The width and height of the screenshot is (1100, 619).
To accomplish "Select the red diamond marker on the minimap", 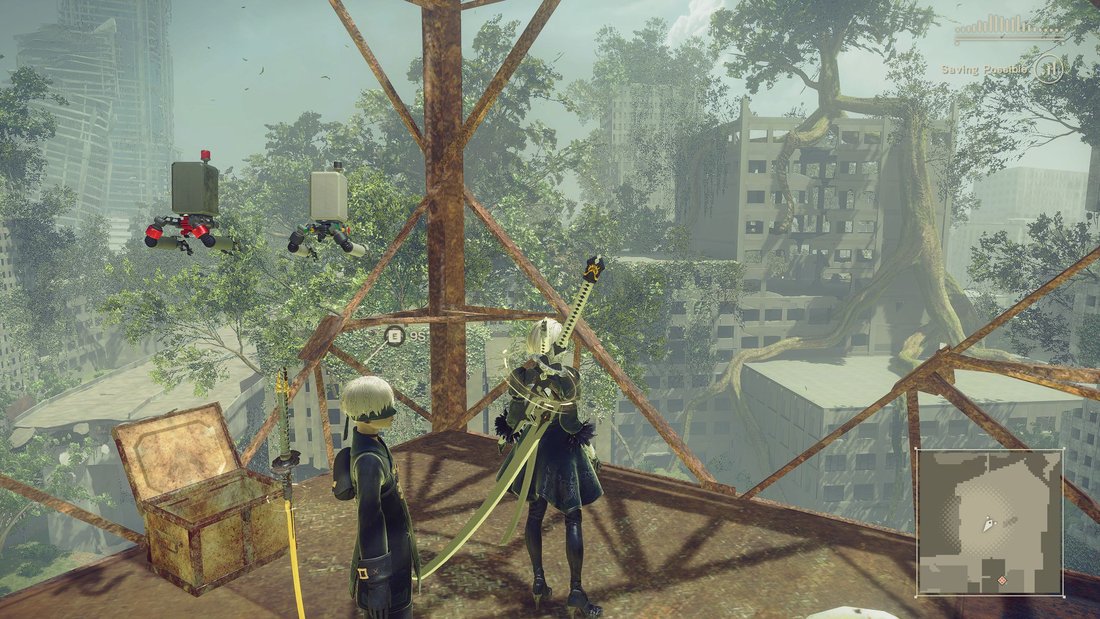I will tap(1003, 579).
